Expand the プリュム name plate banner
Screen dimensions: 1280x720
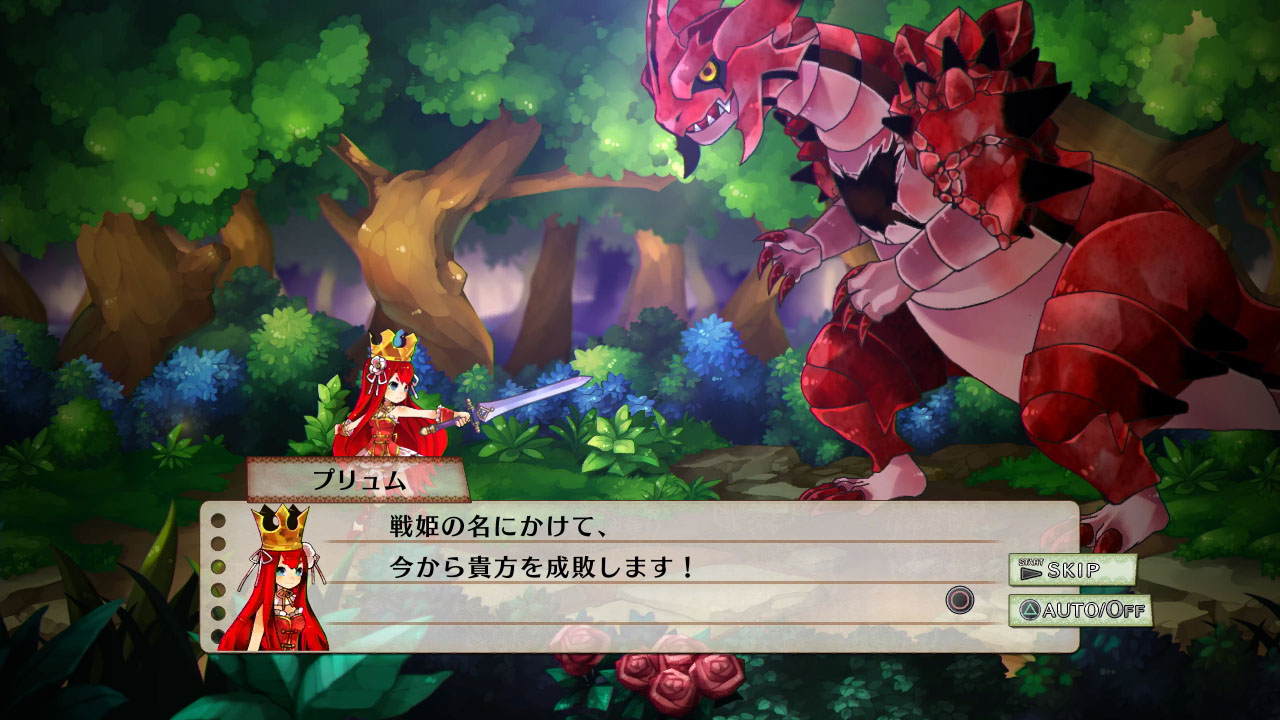coord(360,478)
